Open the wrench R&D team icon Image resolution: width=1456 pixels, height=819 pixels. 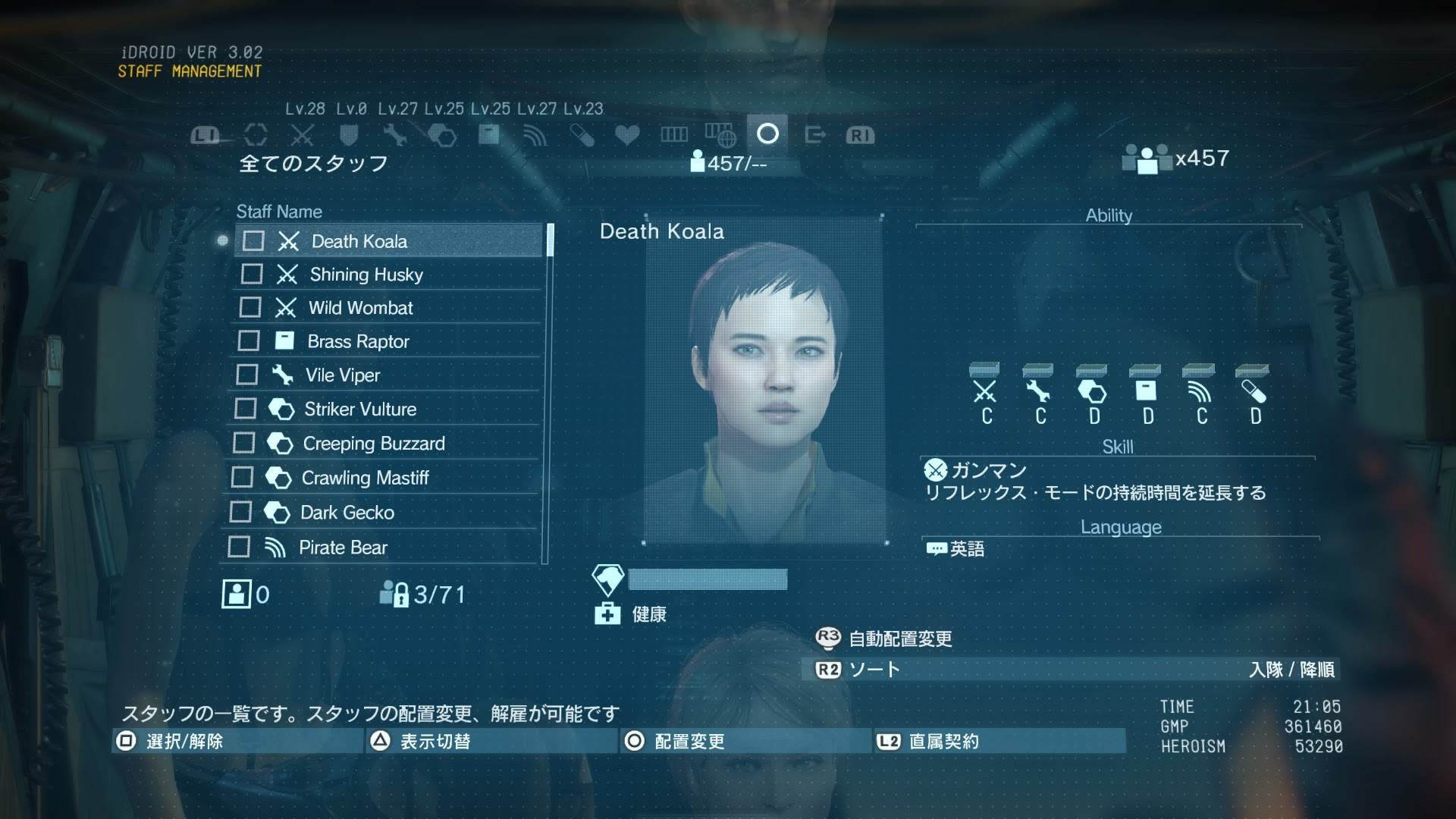pyautogui.click(x=396, y=134)
